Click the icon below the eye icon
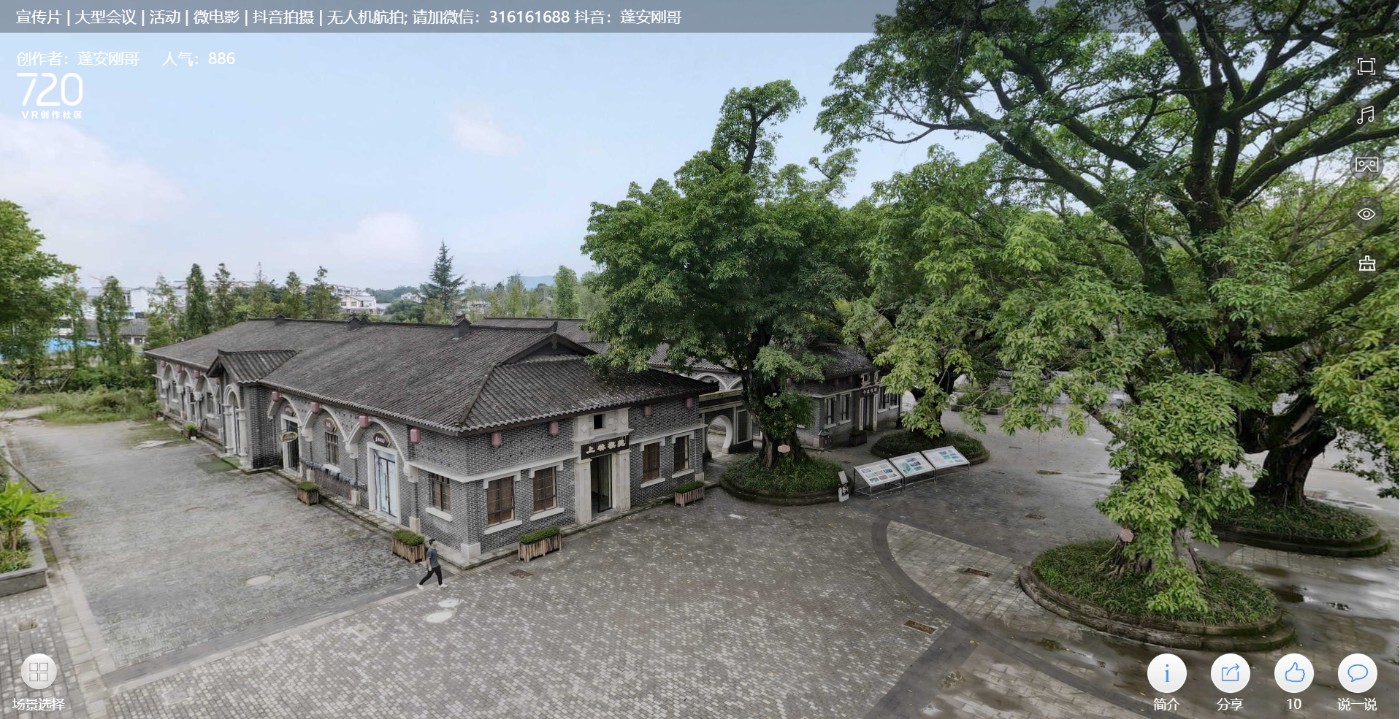 [x=1366, y=263]
